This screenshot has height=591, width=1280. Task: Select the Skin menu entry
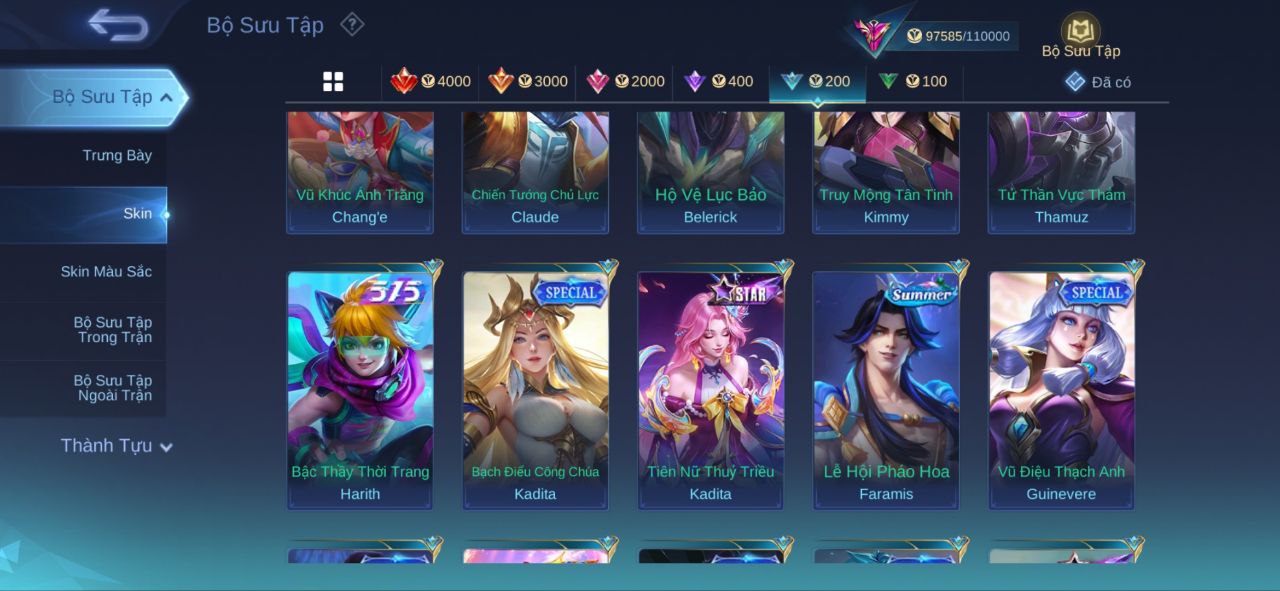137,213
